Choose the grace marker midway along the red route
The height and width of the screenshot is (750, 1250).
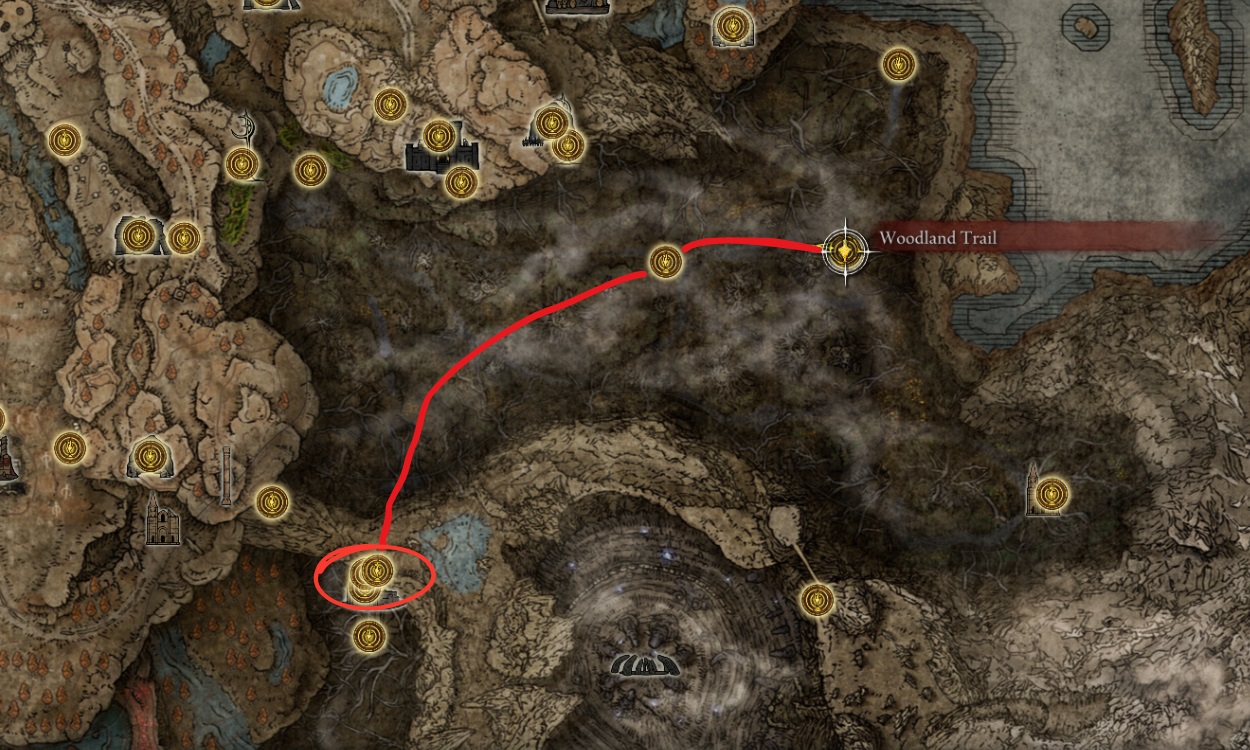click(665, 262)
